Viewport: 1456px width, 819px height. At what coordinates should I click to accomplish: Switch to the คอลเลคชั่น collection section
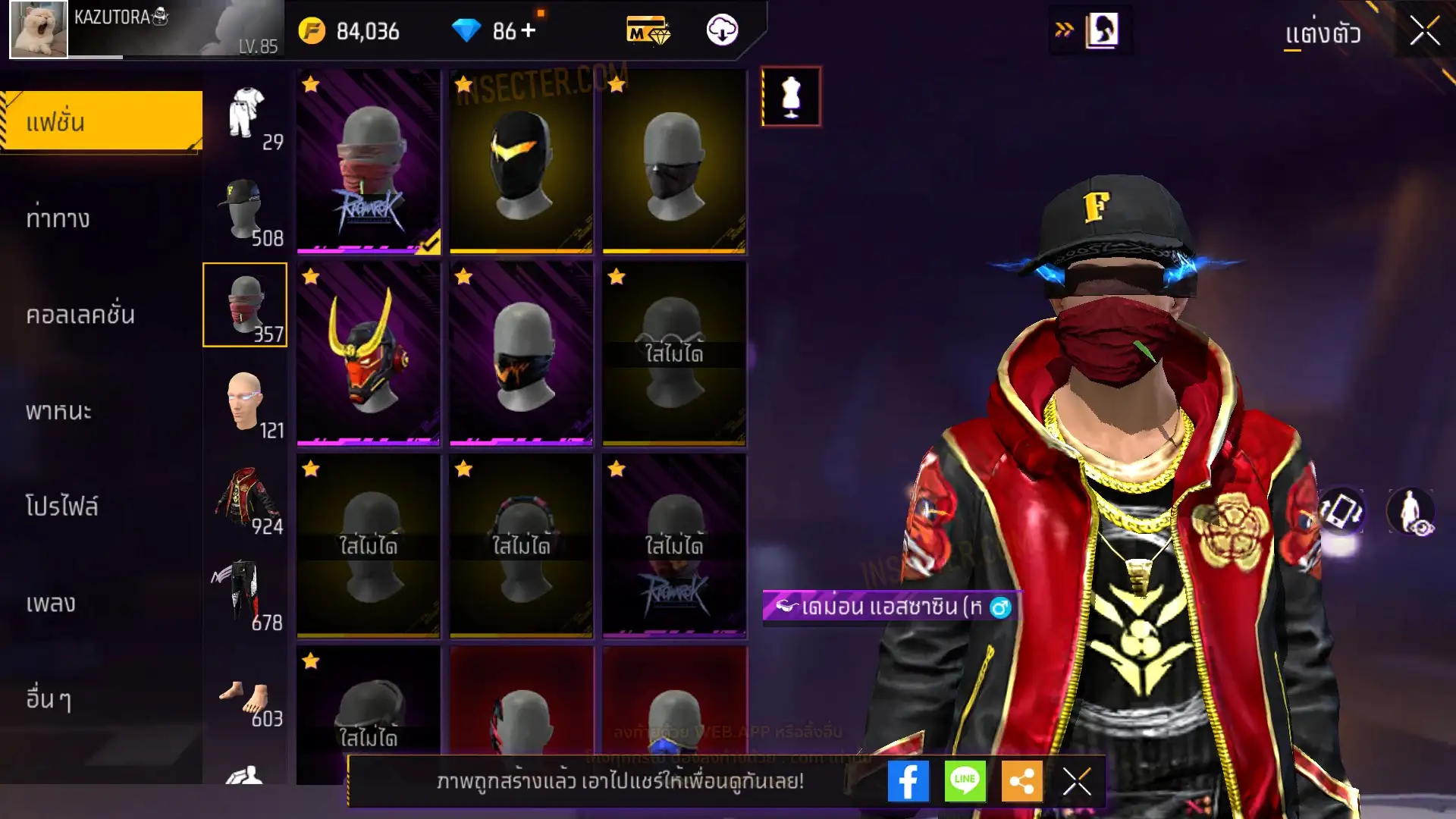[80, 315]
